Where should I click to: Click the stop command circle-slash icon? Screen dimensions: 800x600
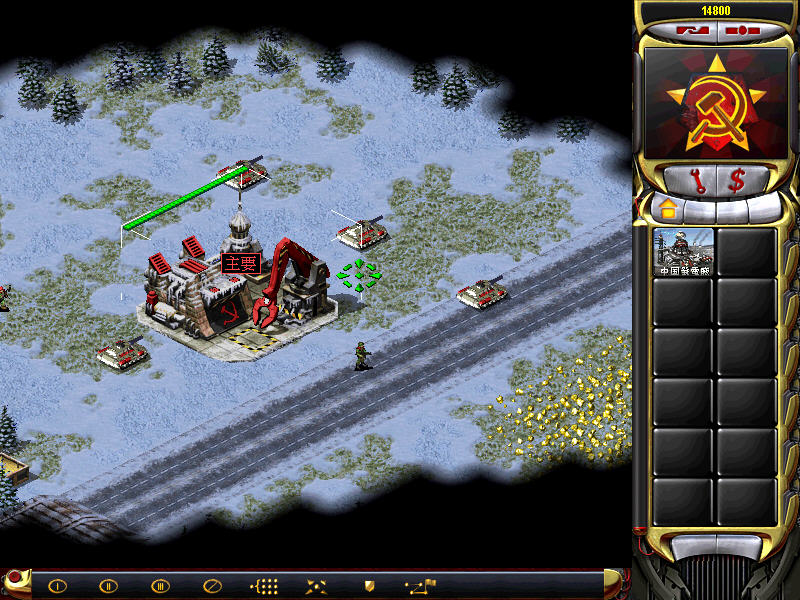click(212, 586)
